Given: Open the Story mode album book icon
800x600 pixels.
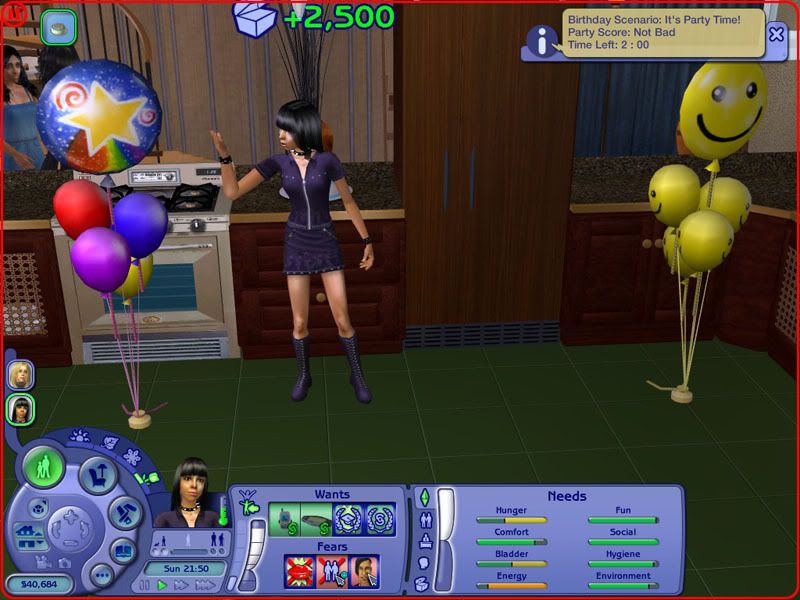Looking at the screenshot, I should point(123,551).
